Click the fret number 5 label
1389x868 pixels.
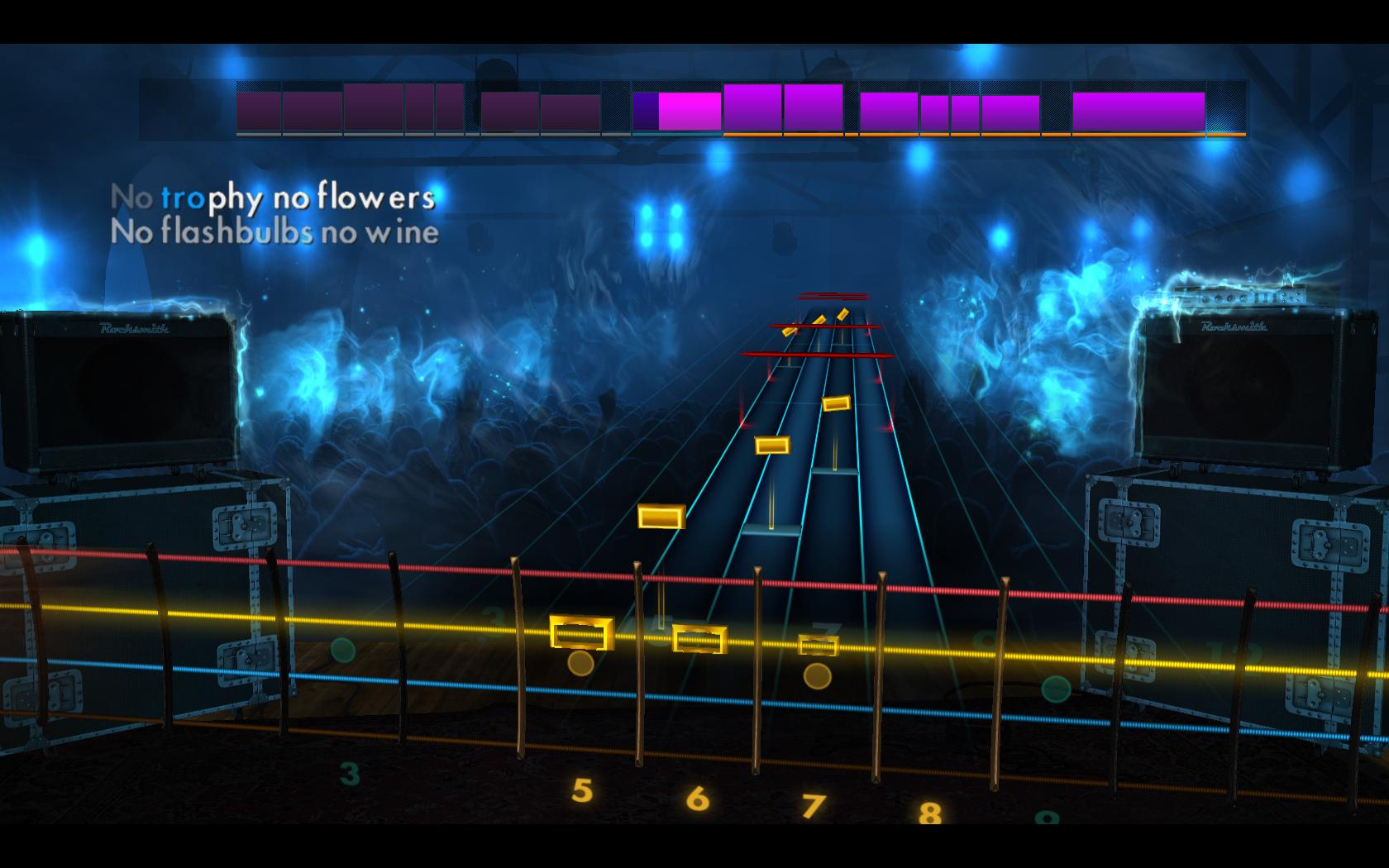[583, 789]
